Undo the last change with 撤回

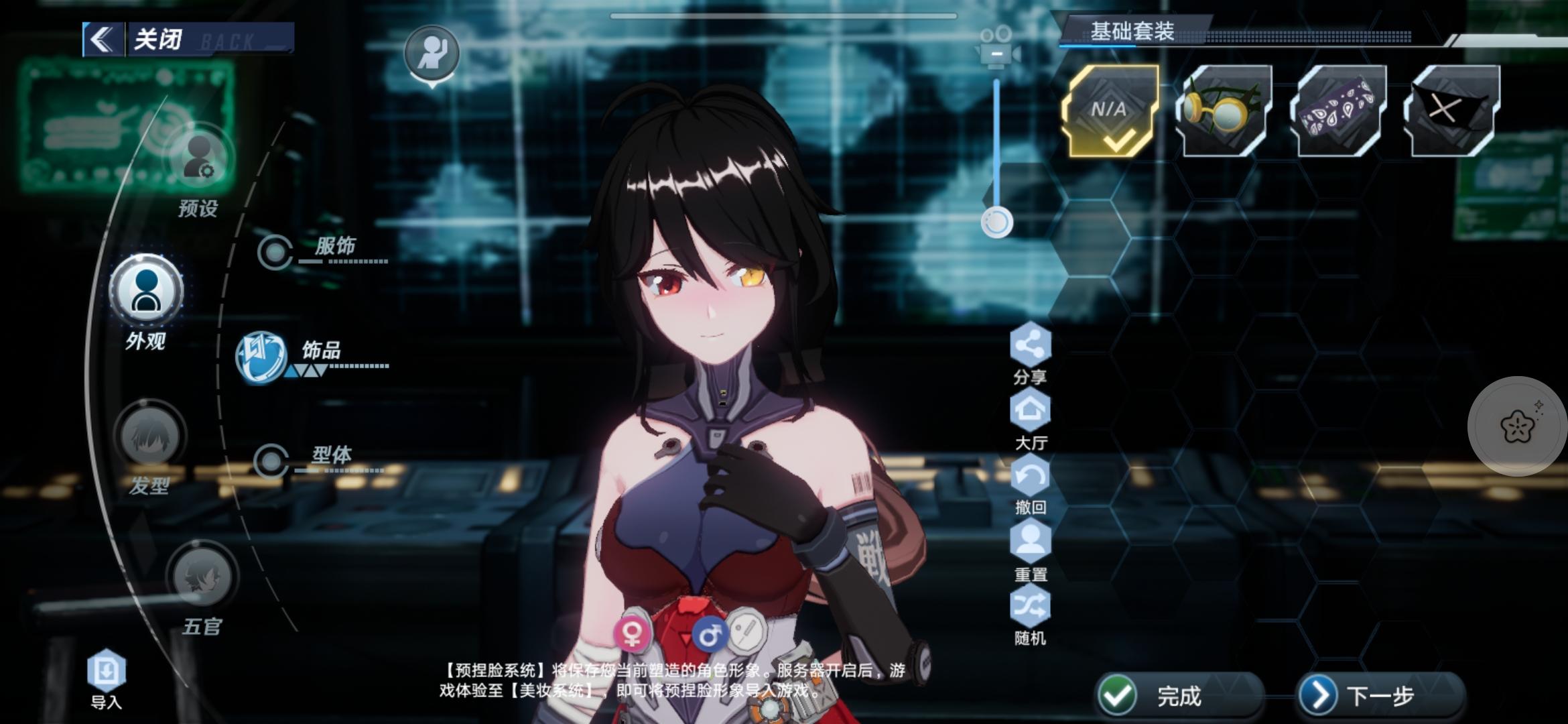1030,476
